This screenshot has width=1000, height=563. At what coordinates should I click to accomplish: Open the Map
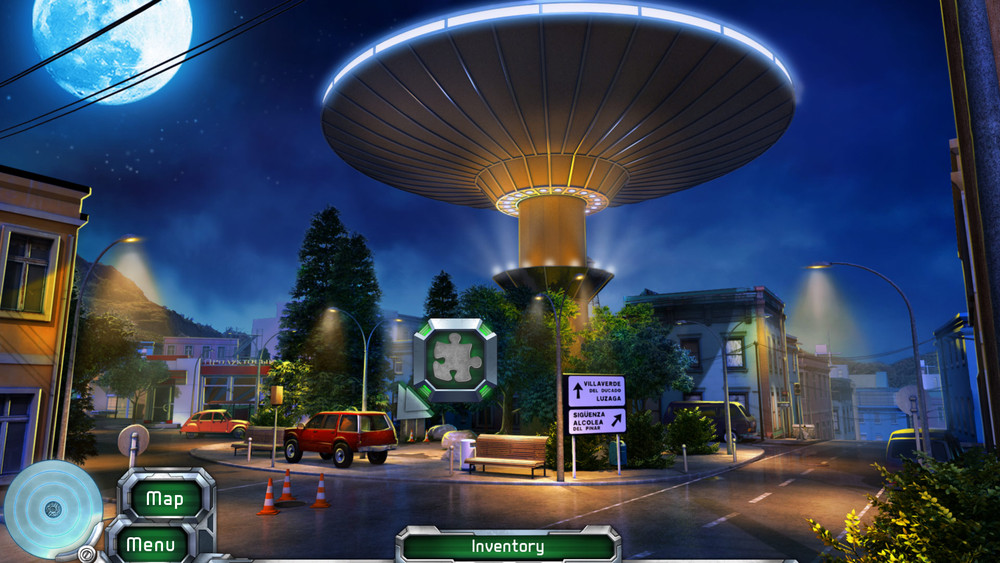(166, 497)
